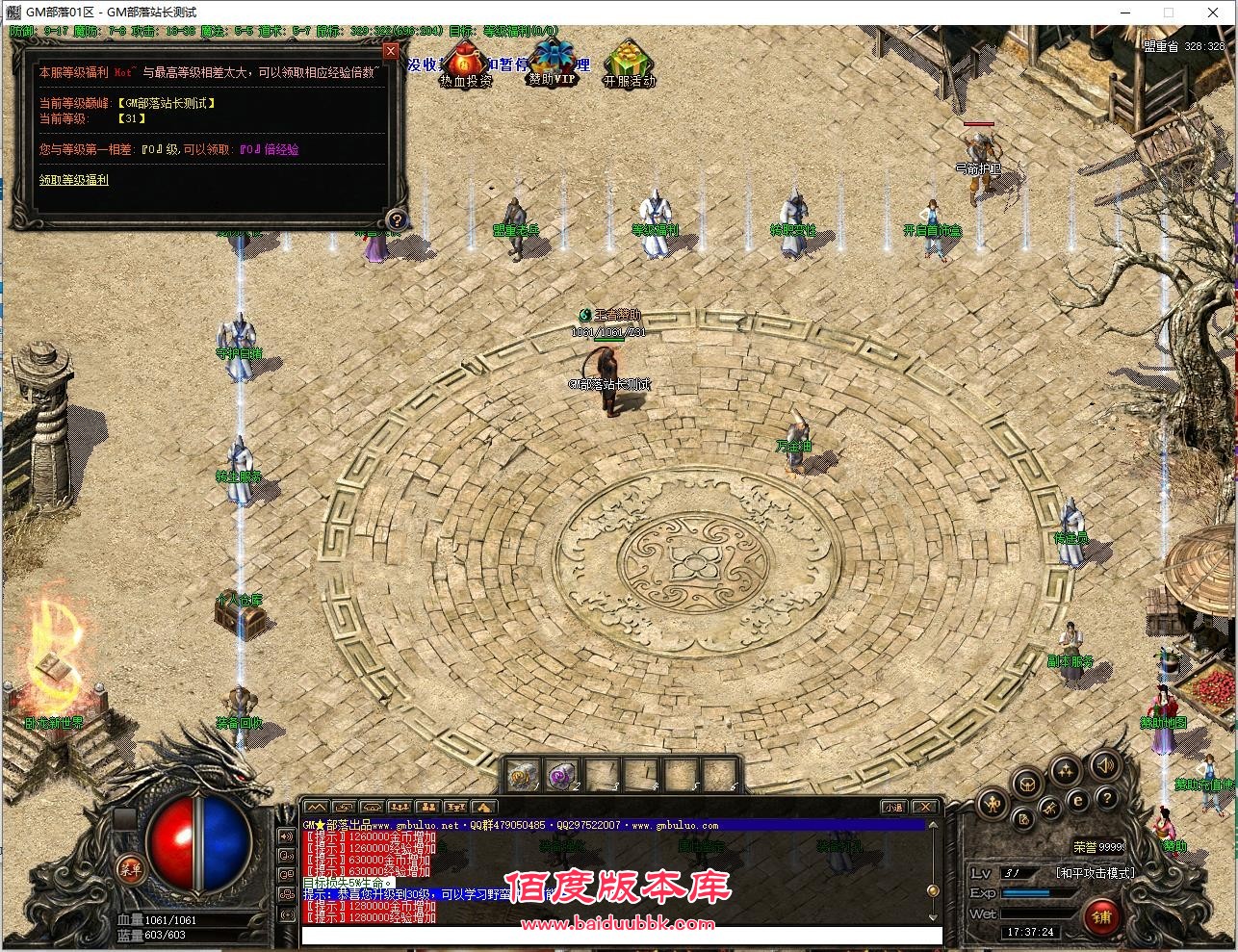
Task: Click the speaker icon on the right panel
Action: 1103,766
